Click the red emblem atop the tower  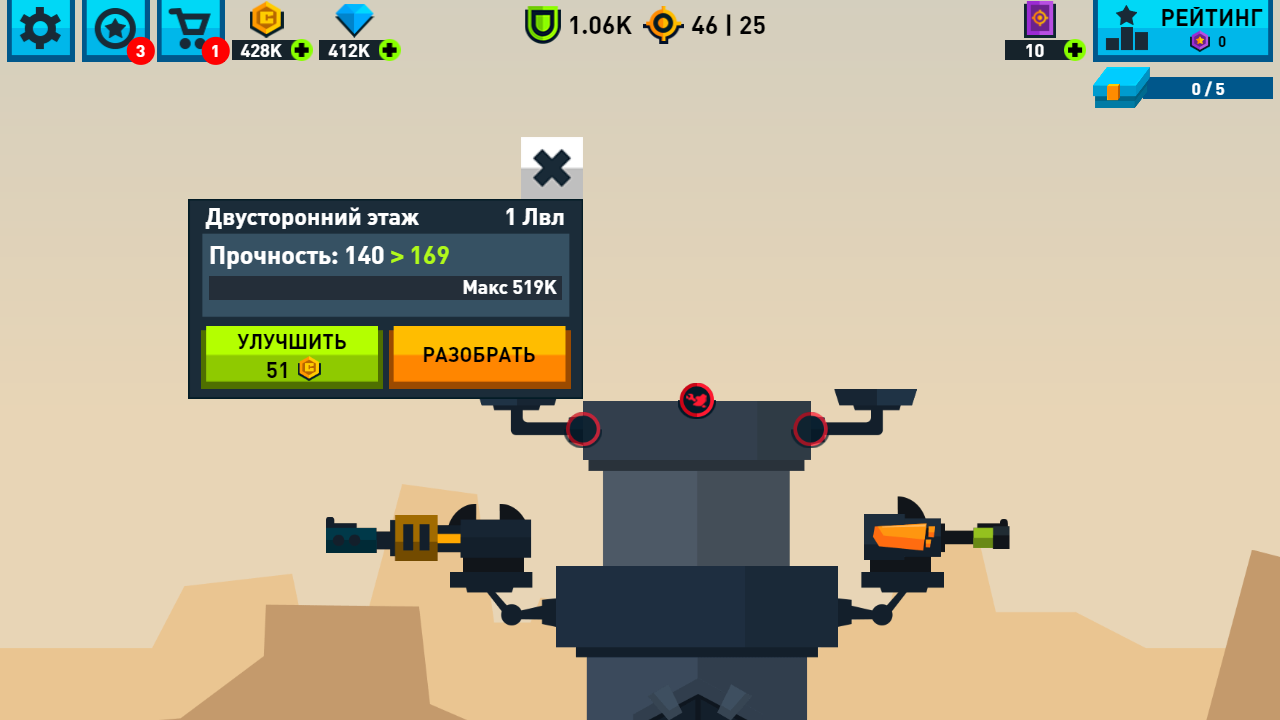[696, 401]
